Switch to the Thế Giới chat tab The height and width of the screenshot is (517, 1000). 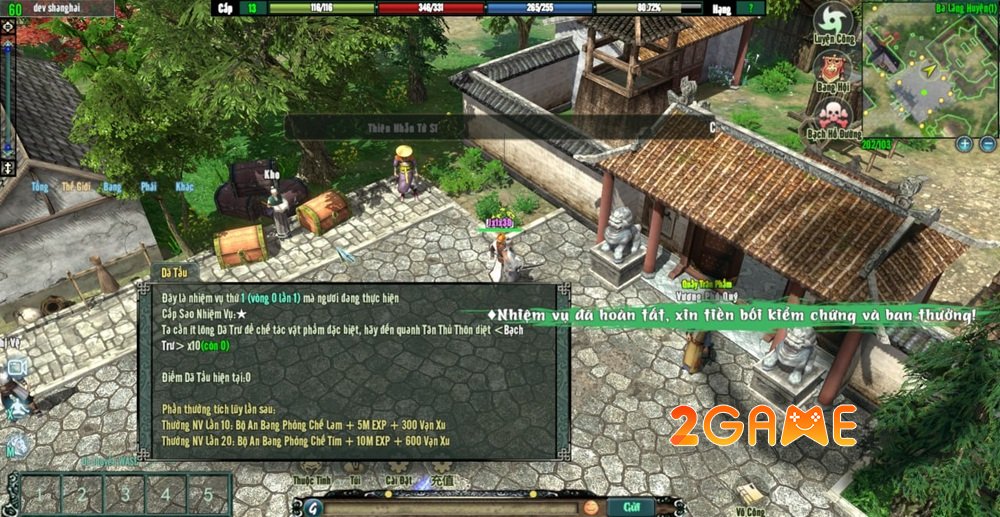pyautogui.click(x=76, y=187)
